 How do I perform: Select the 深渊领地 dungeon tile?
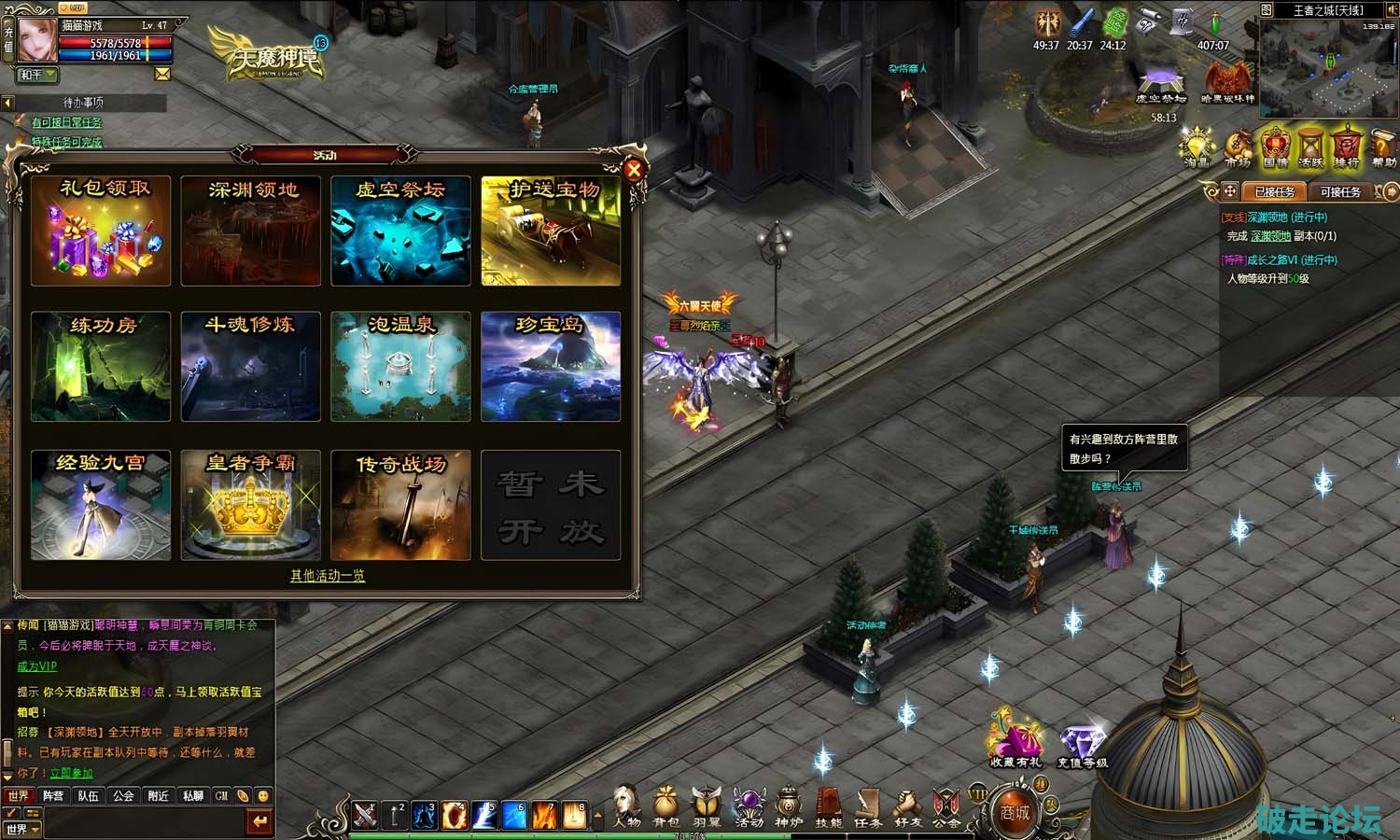click(x=250, y=231)
